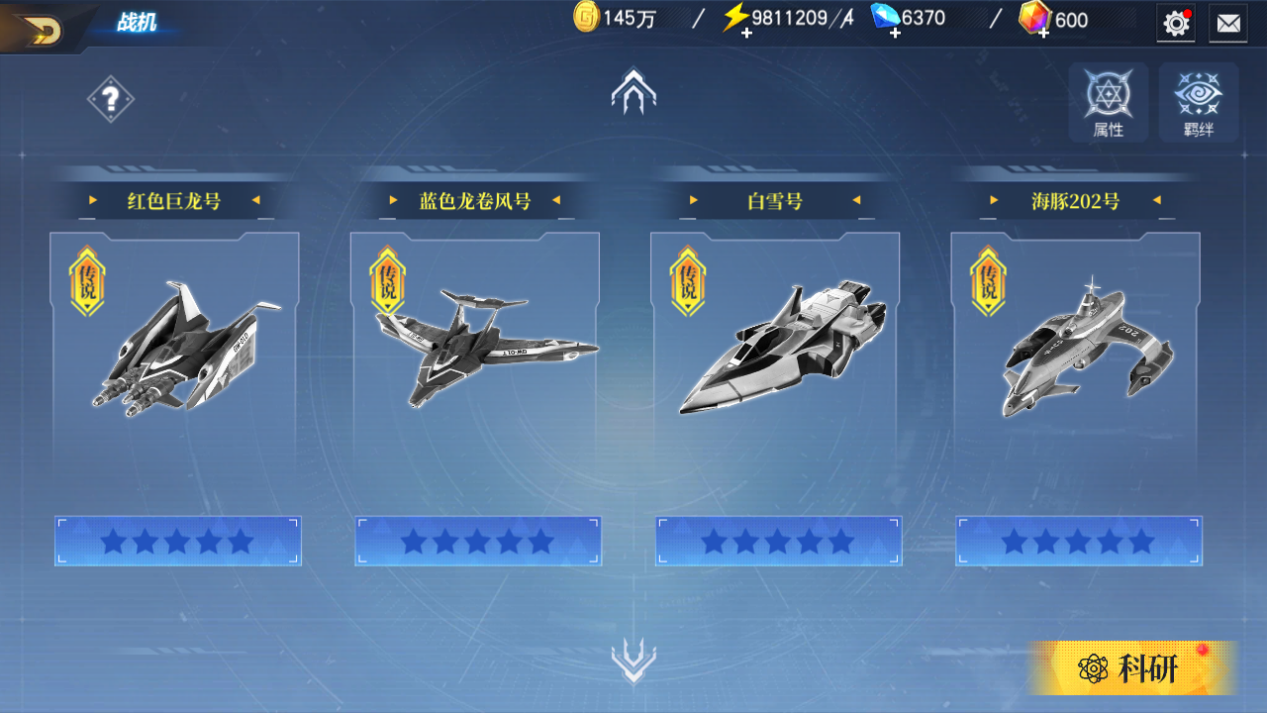Image resolution: width=1267 pixels, height=713 pixels.
Task: Add more gold coins with the plus
Action: 586,18
